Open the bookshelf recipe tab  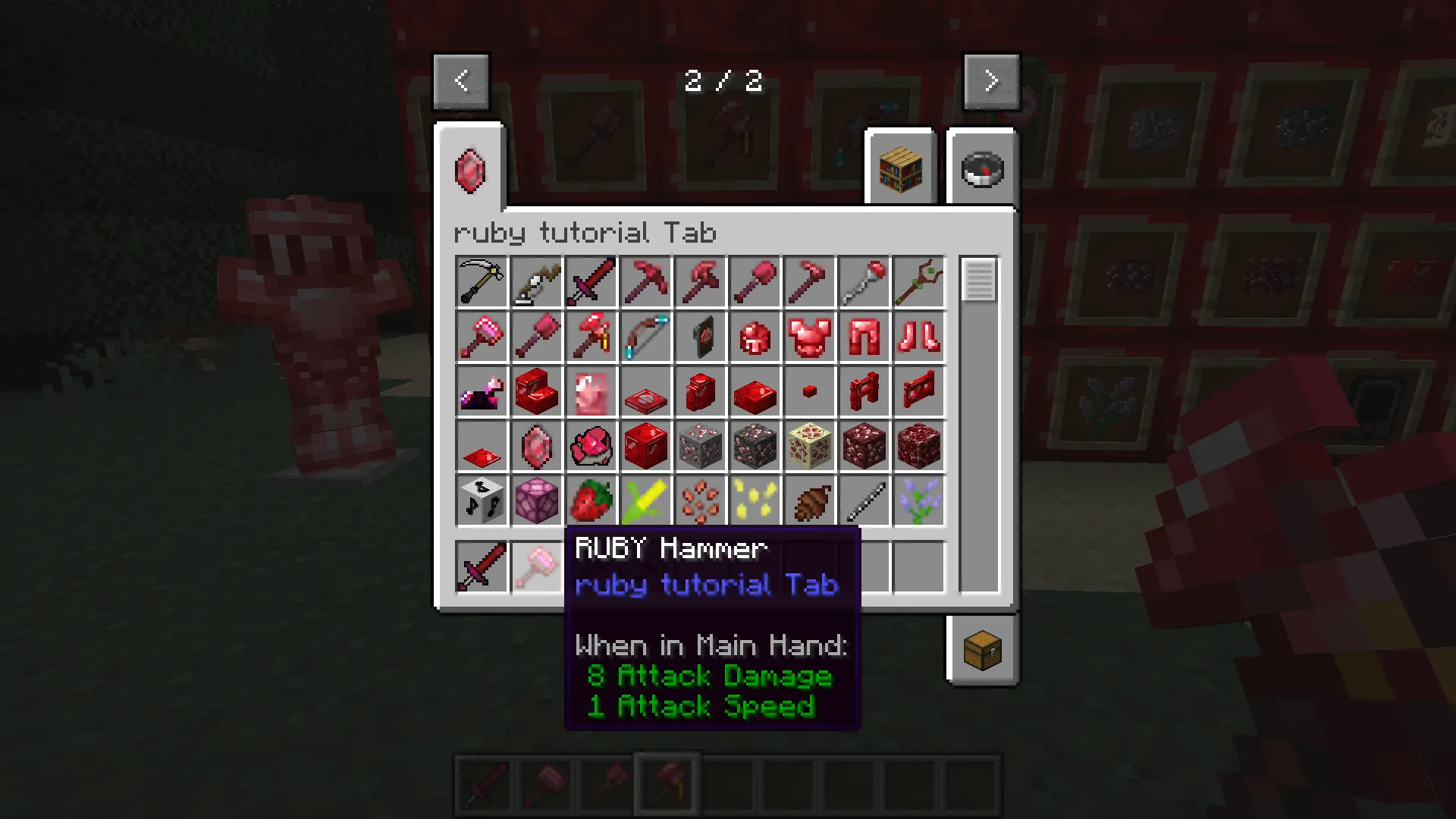900,168
